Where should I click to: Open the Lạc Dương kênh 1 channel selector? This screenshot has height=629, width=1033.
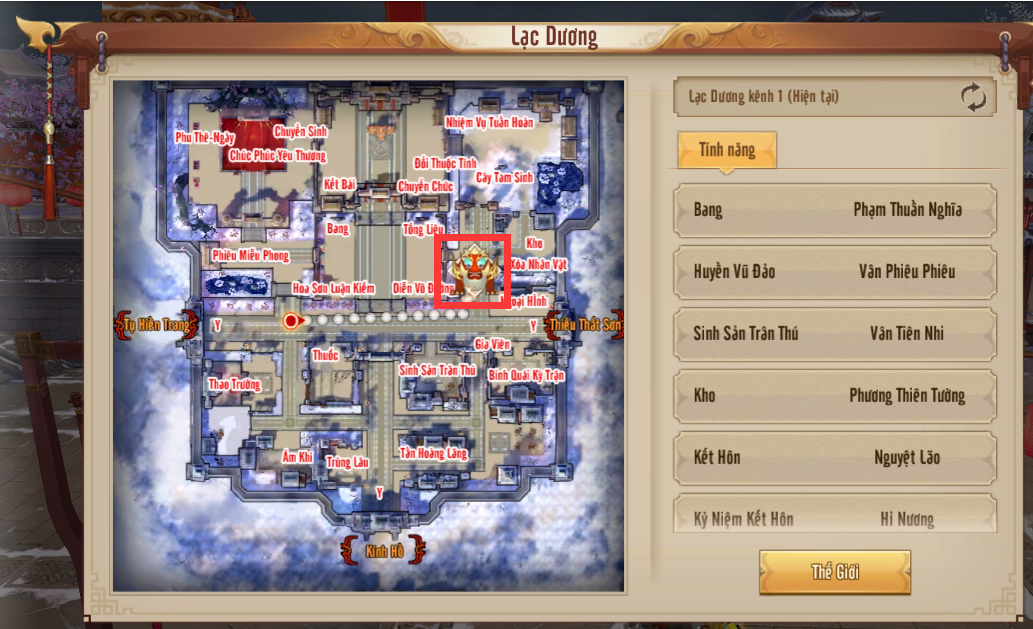click(810, 98)
